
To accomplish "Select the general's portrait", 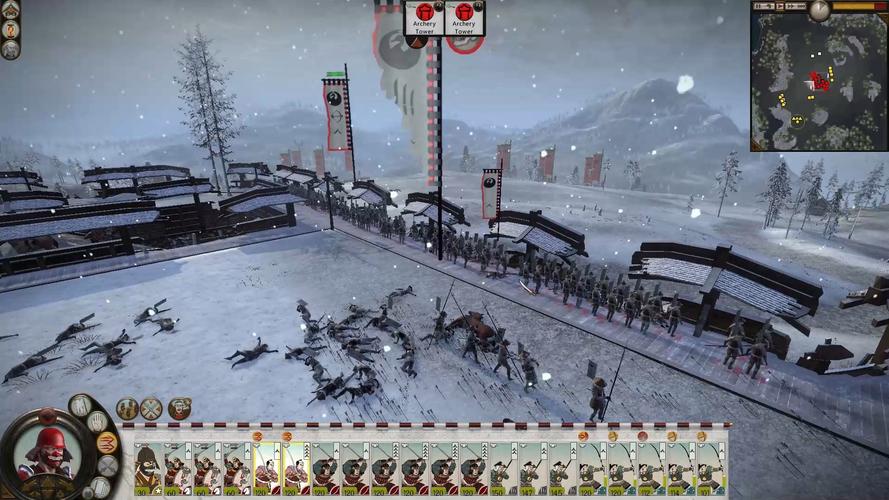I will click(45, 452).
